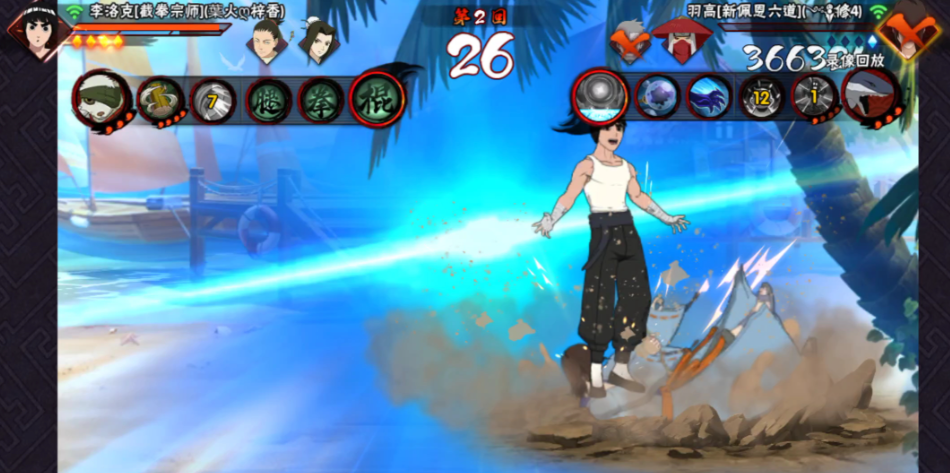Choose the ponytail teammate portrait
This screenshot has width=950, height=473.
(267, 41)
